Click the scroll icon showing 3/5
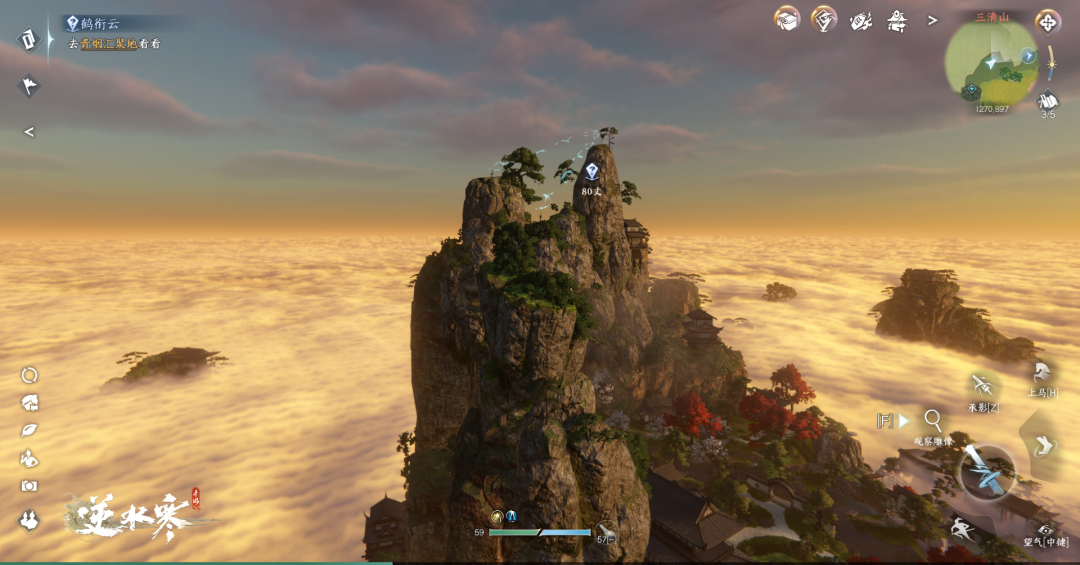This screenshot has height=565, width=1080. click(x=1048, y=101)
